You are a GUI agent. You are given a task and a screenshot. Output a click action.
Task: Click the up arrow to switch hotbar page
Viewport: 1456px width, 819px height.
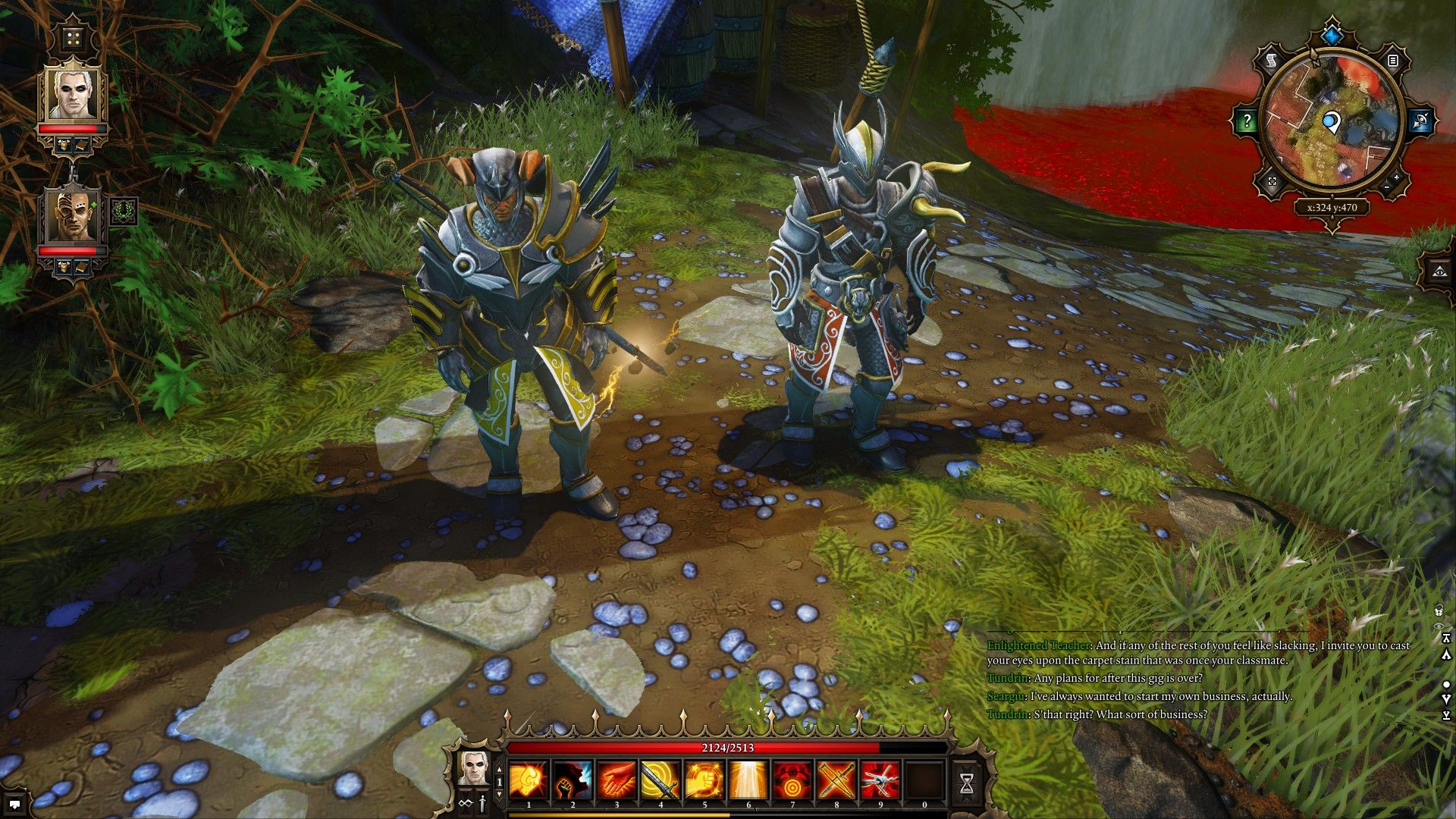(x=499, y=770)
